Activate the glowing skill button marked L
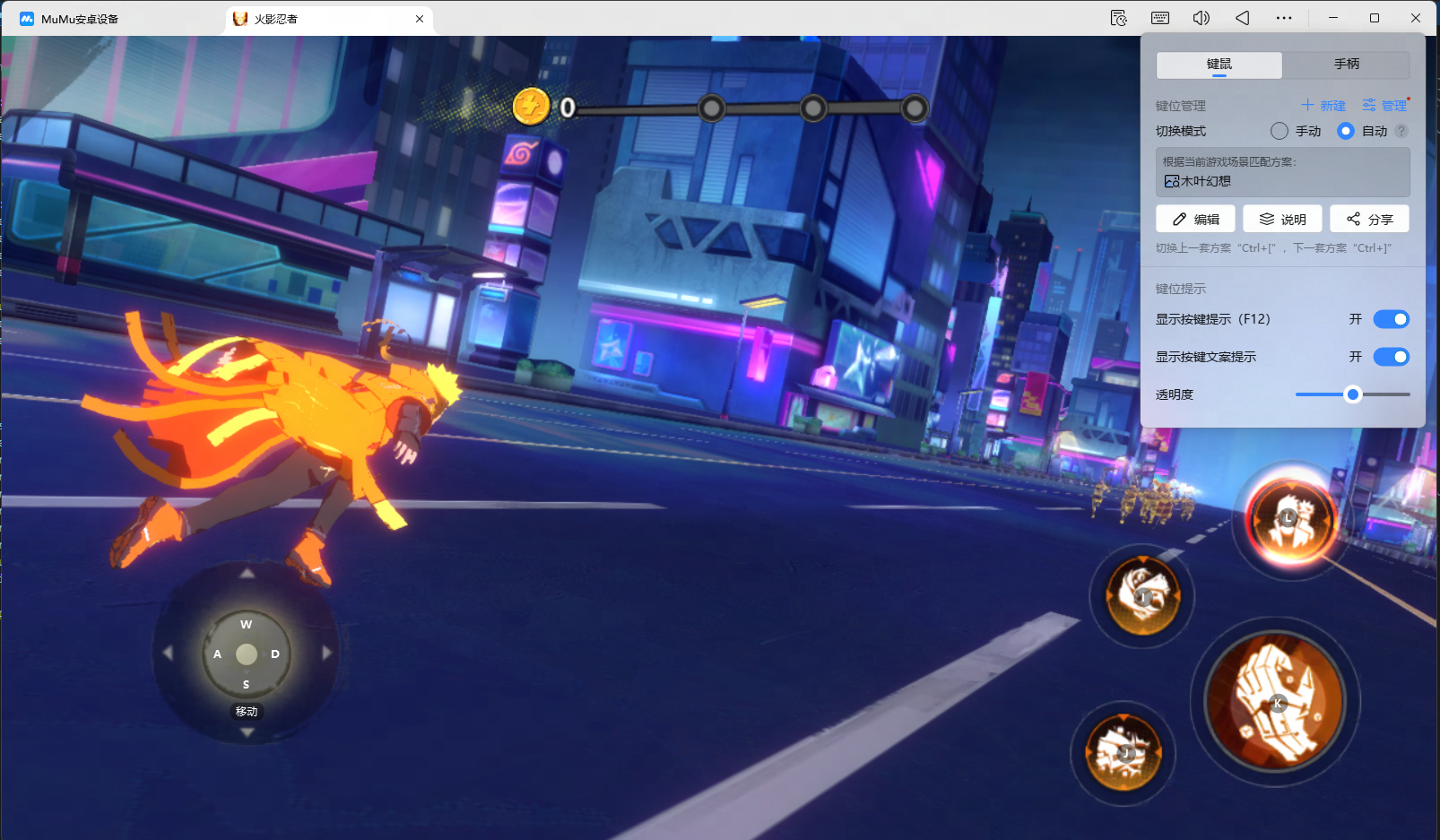This screenshot has width=1440, height=840. tap(1289, 518)
